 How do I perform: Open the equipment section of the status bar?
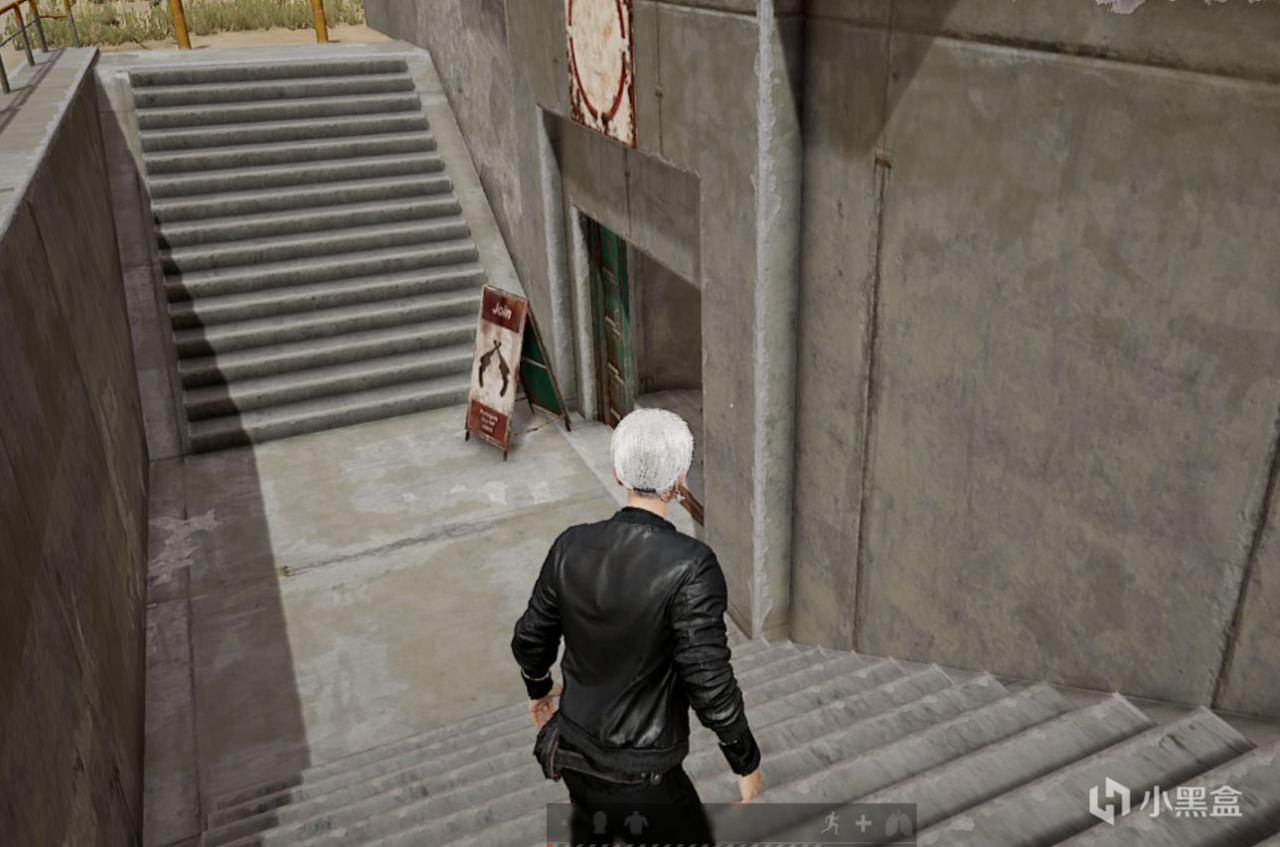click(x=617, y=822)
